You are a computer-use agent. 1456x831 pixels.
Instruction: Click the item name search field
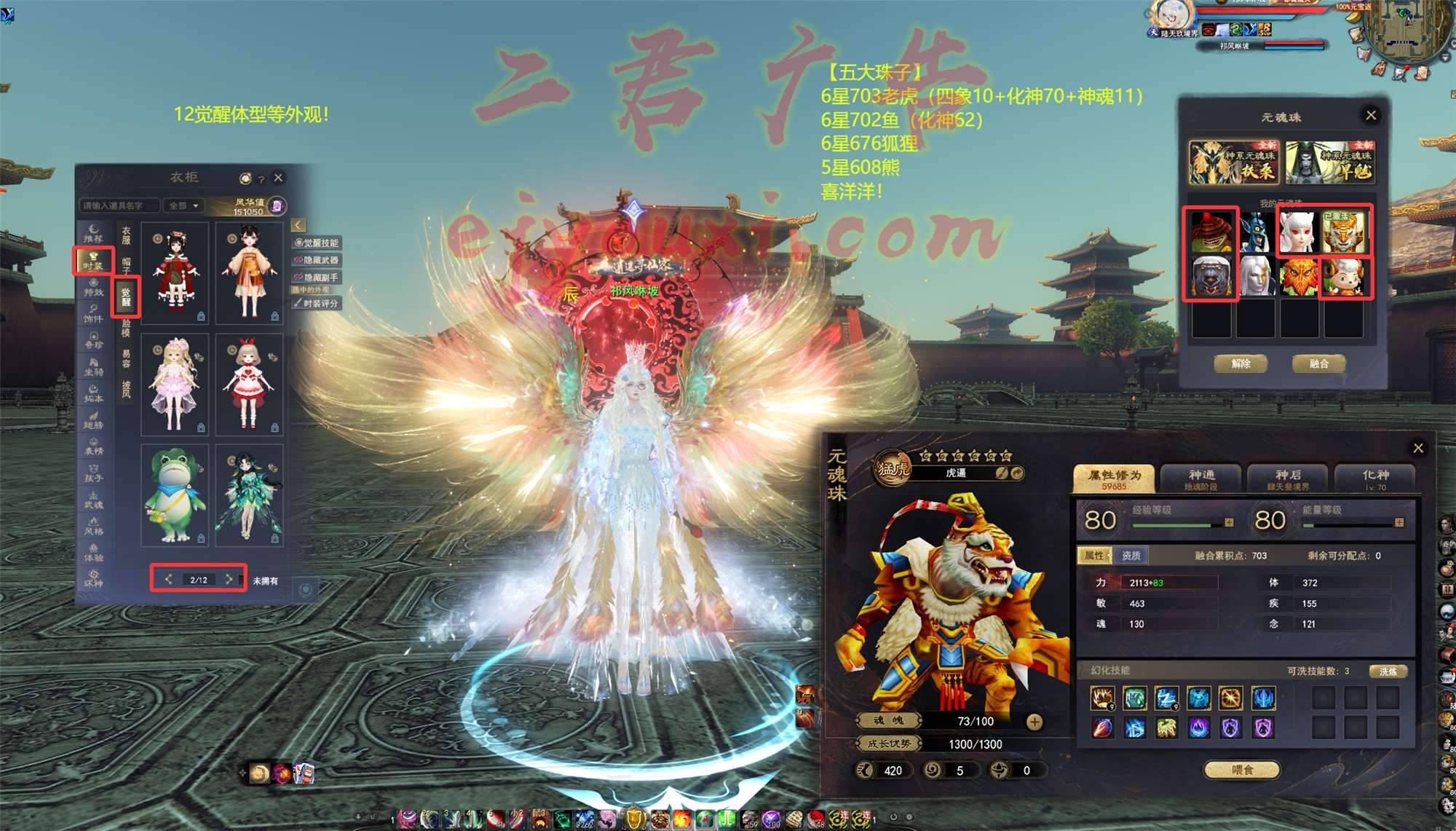click(x=119, y=206)
